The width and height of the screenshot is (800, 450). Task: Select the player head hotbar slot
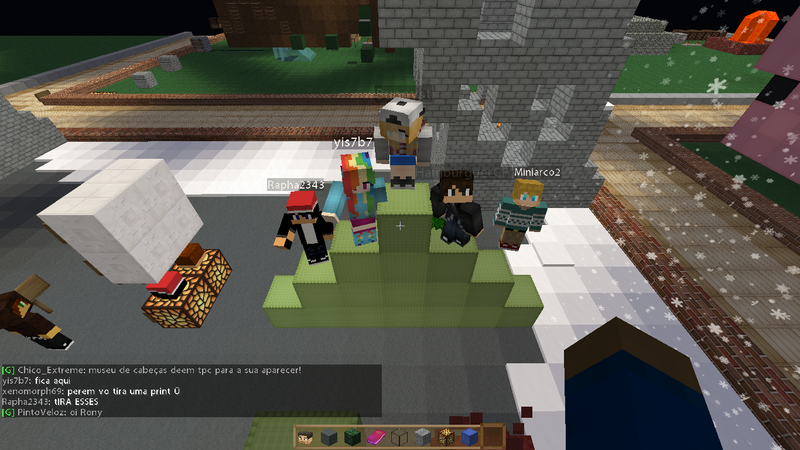(306, 437)
